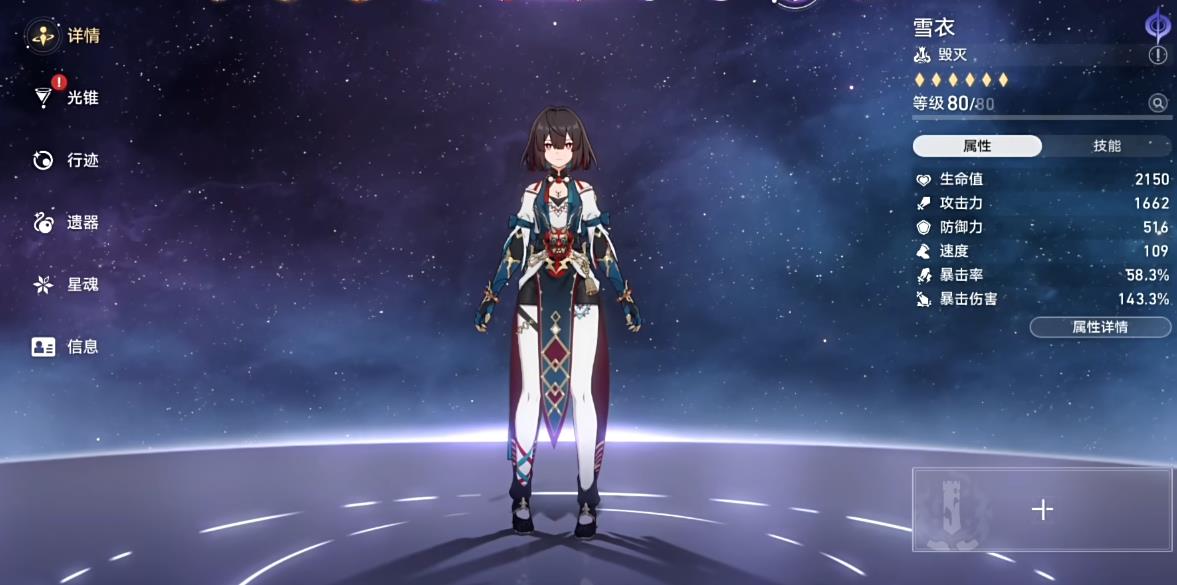Open the 详情 details menu entry
Viewport: 1177px width, 585px height.
[x=66, y=36]
